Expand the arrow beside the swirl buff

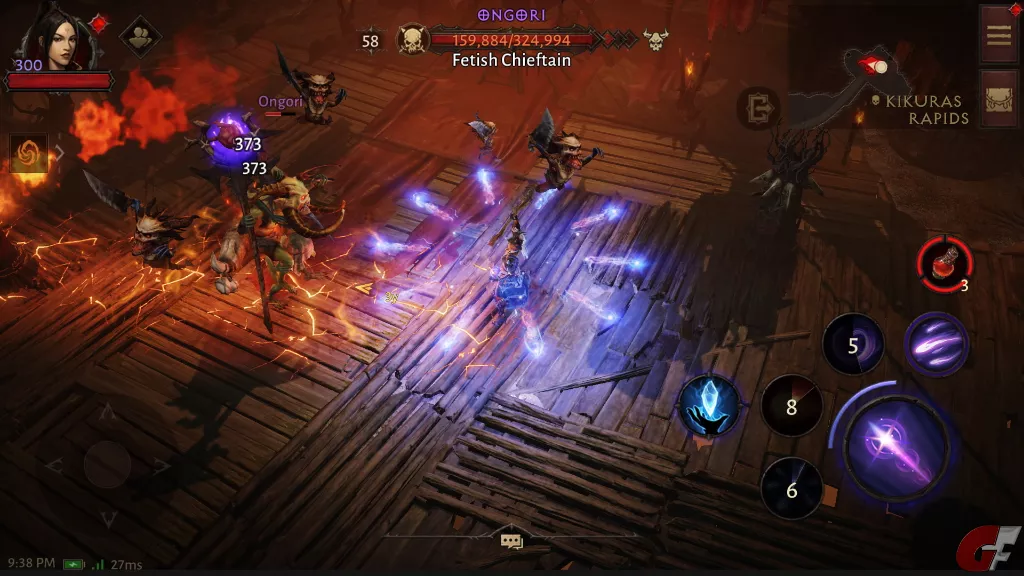pos(59,153)
